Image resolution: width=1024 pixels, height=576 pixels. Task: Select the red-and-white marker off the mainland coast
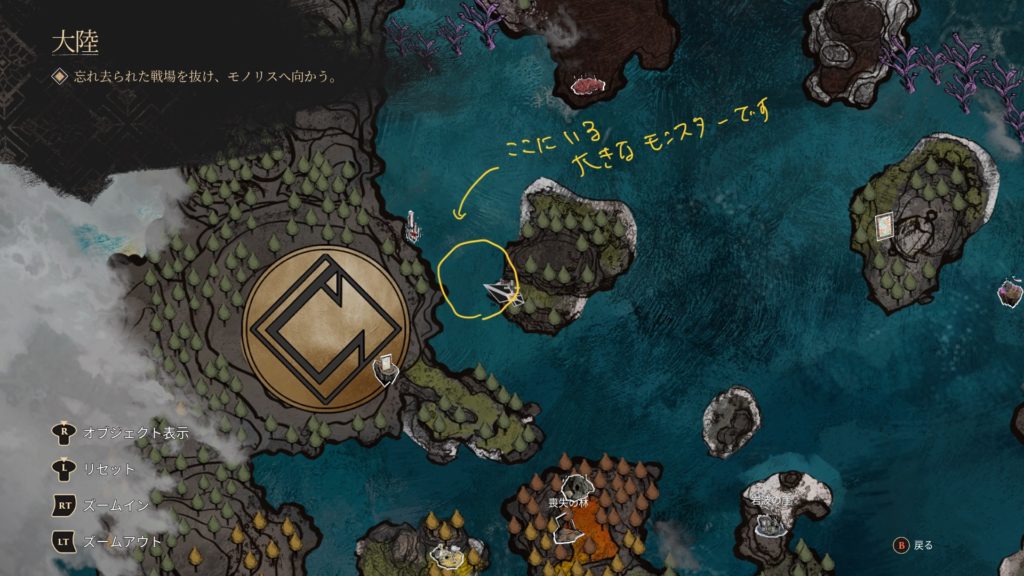click(x=412, y=227)
